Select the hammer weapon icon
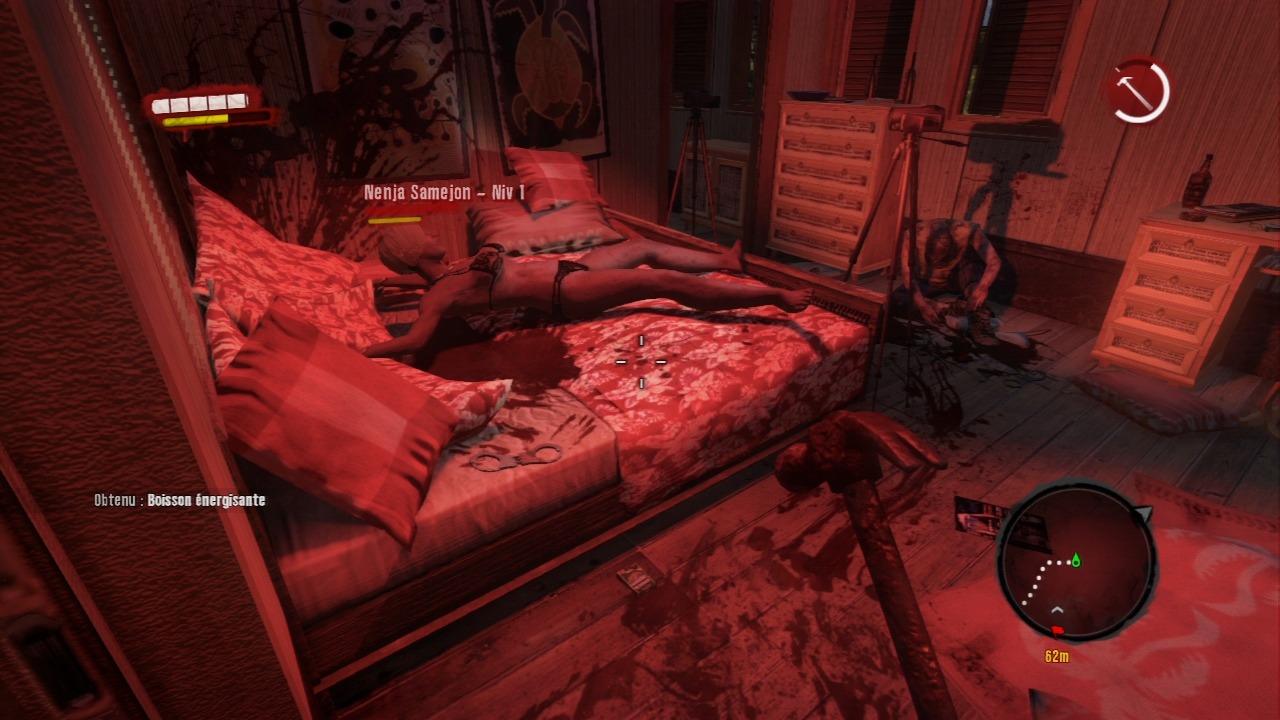The height and width of the screenshot is (720, 1280). pyautogui.click(x=1139, y=91)
